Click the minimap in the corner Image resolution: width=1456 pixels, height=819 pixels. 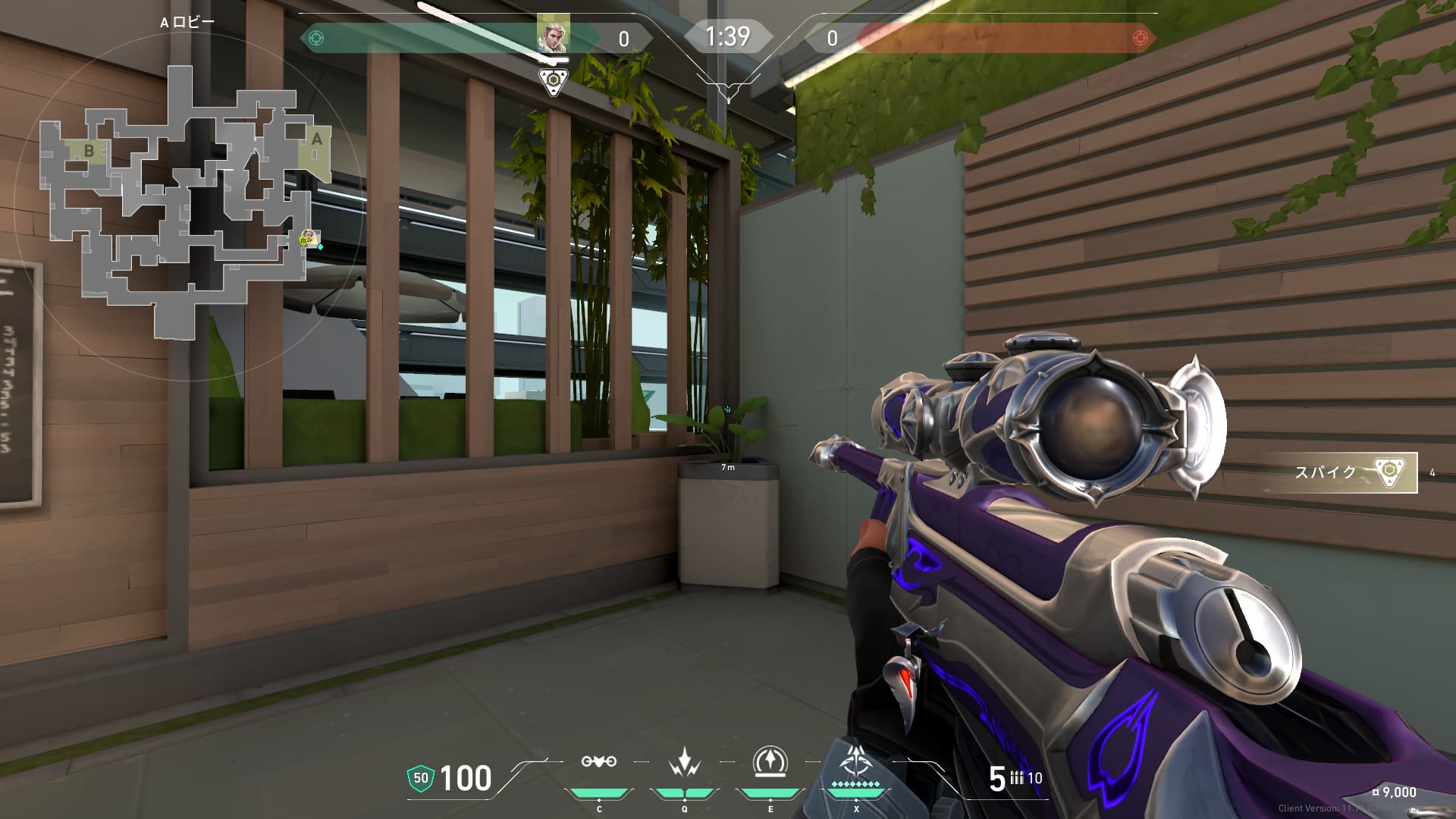coord(186,203)
